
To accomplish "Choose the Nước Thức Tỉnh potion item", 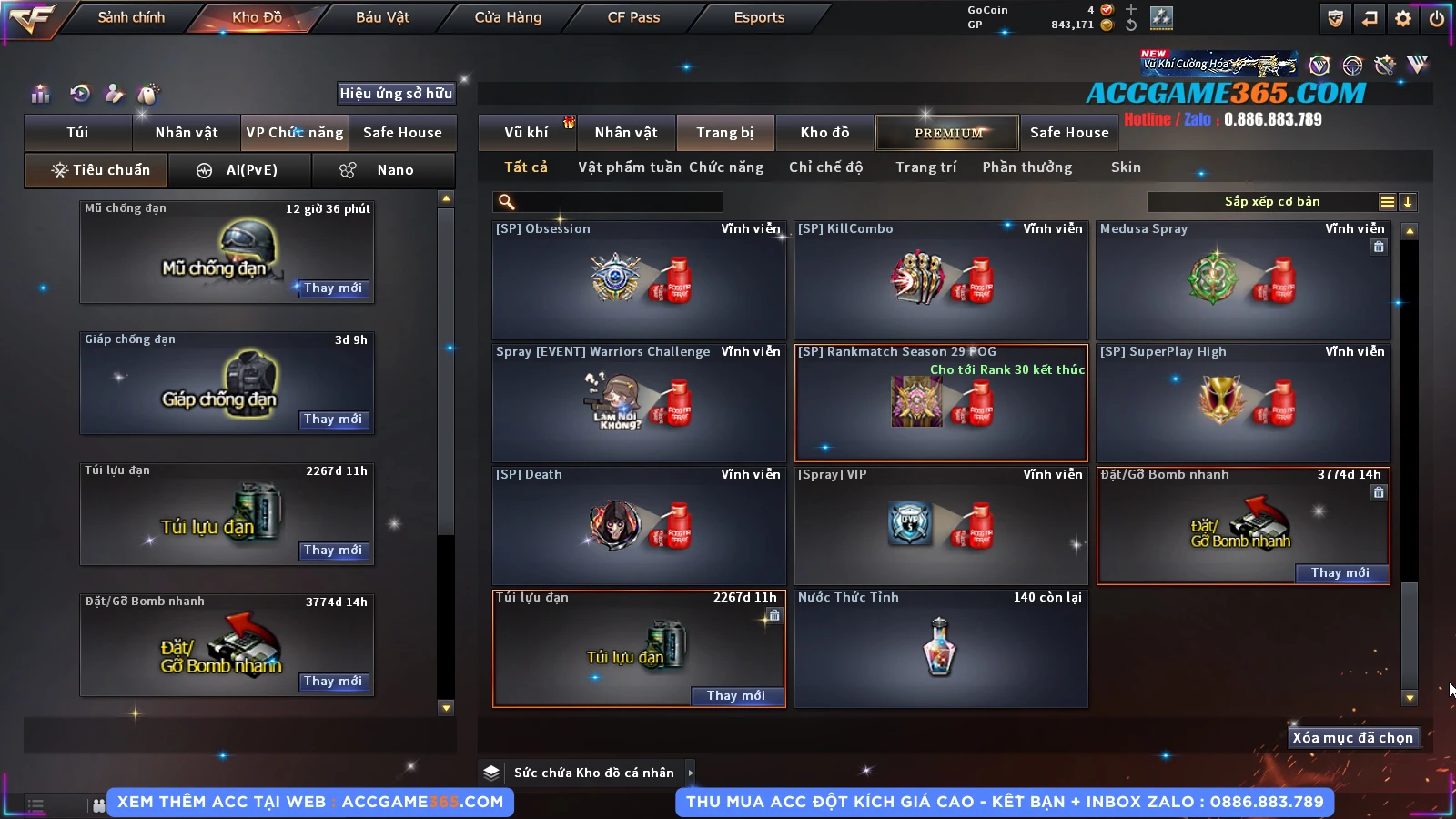I will pyautogui.click(x=941, y=648).
